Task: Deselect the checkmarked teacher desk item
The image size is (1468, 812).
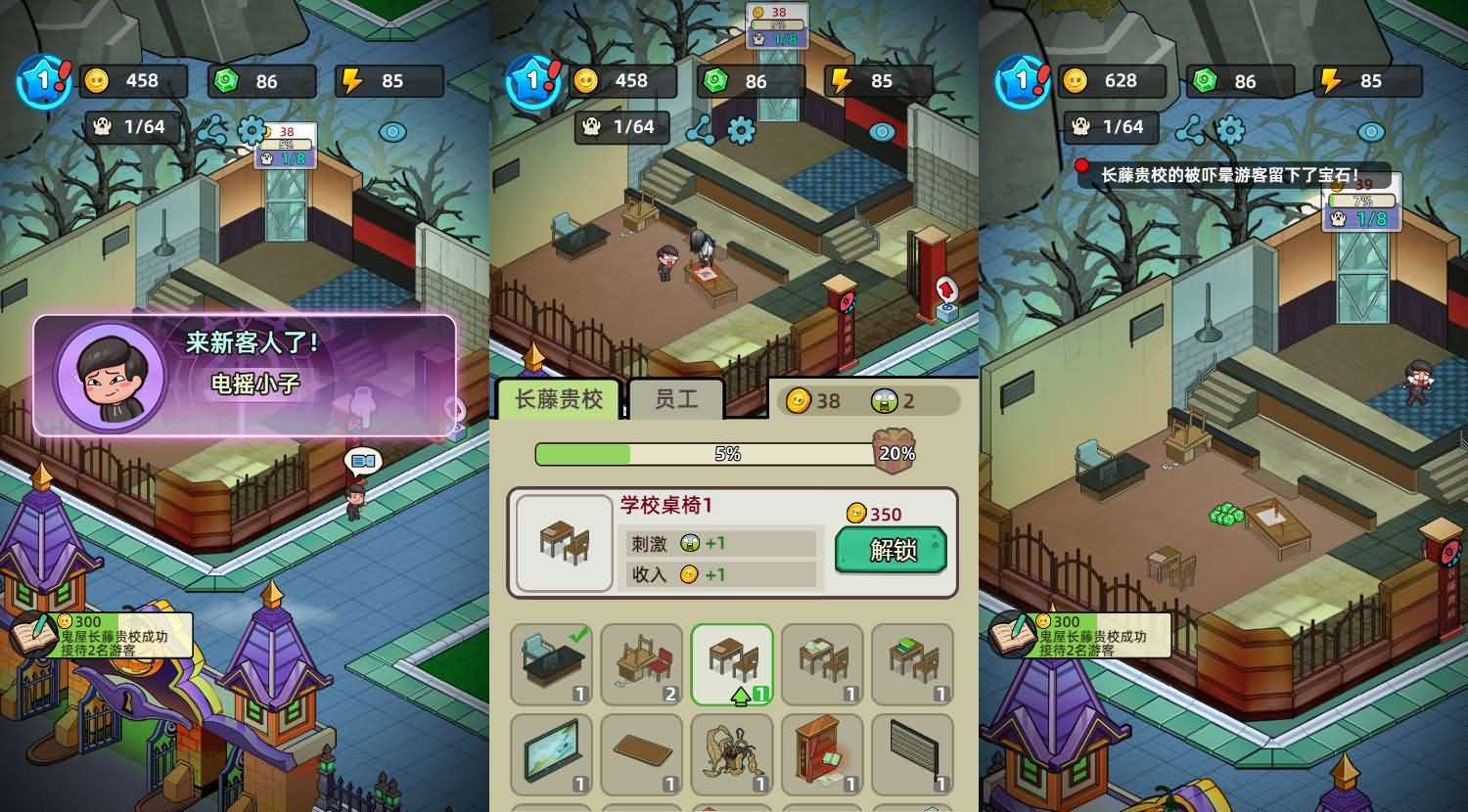Action: click(x=550, y=665)
